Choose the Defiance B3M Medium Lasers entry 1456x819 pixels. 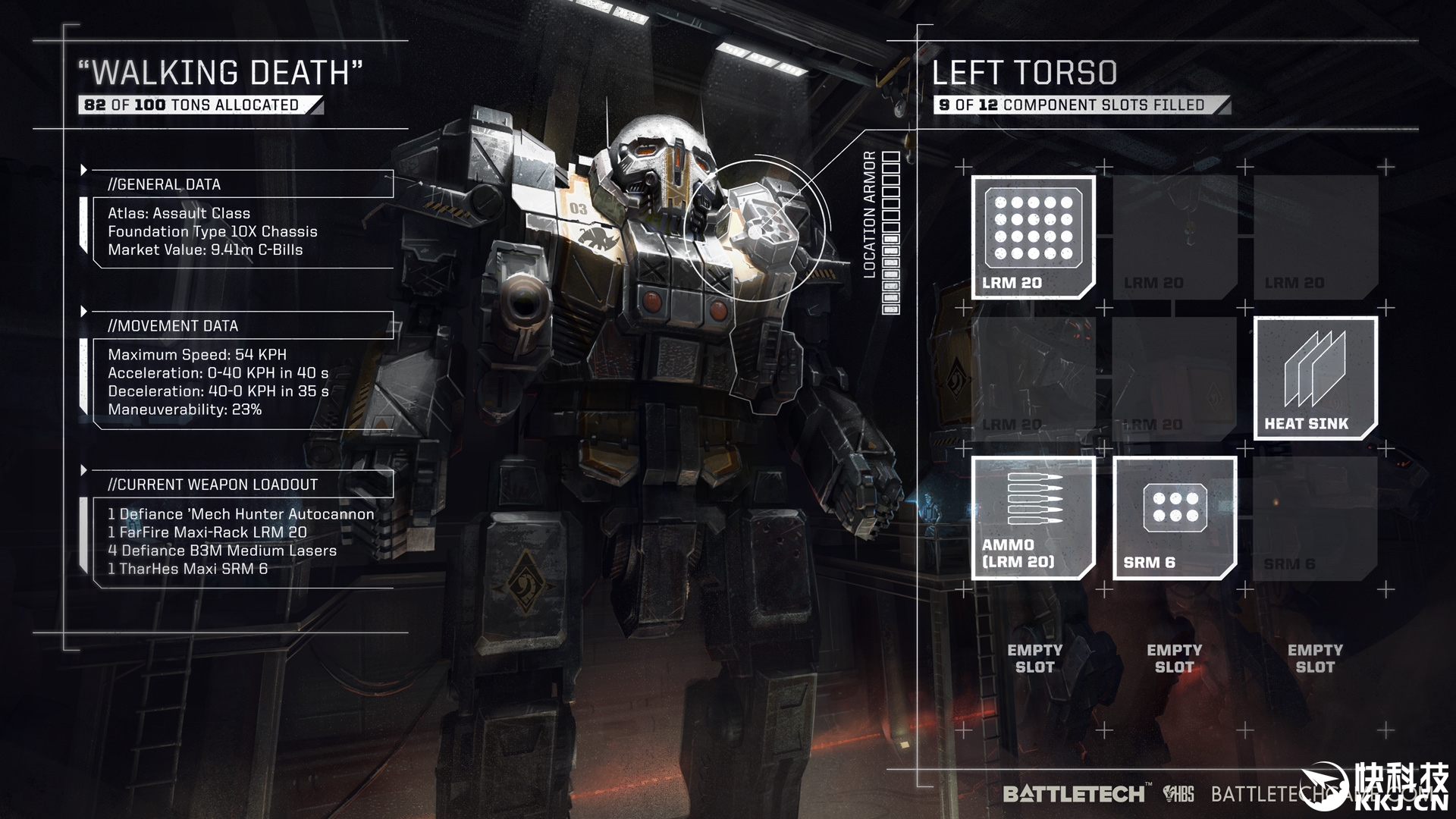click(222, 551)
